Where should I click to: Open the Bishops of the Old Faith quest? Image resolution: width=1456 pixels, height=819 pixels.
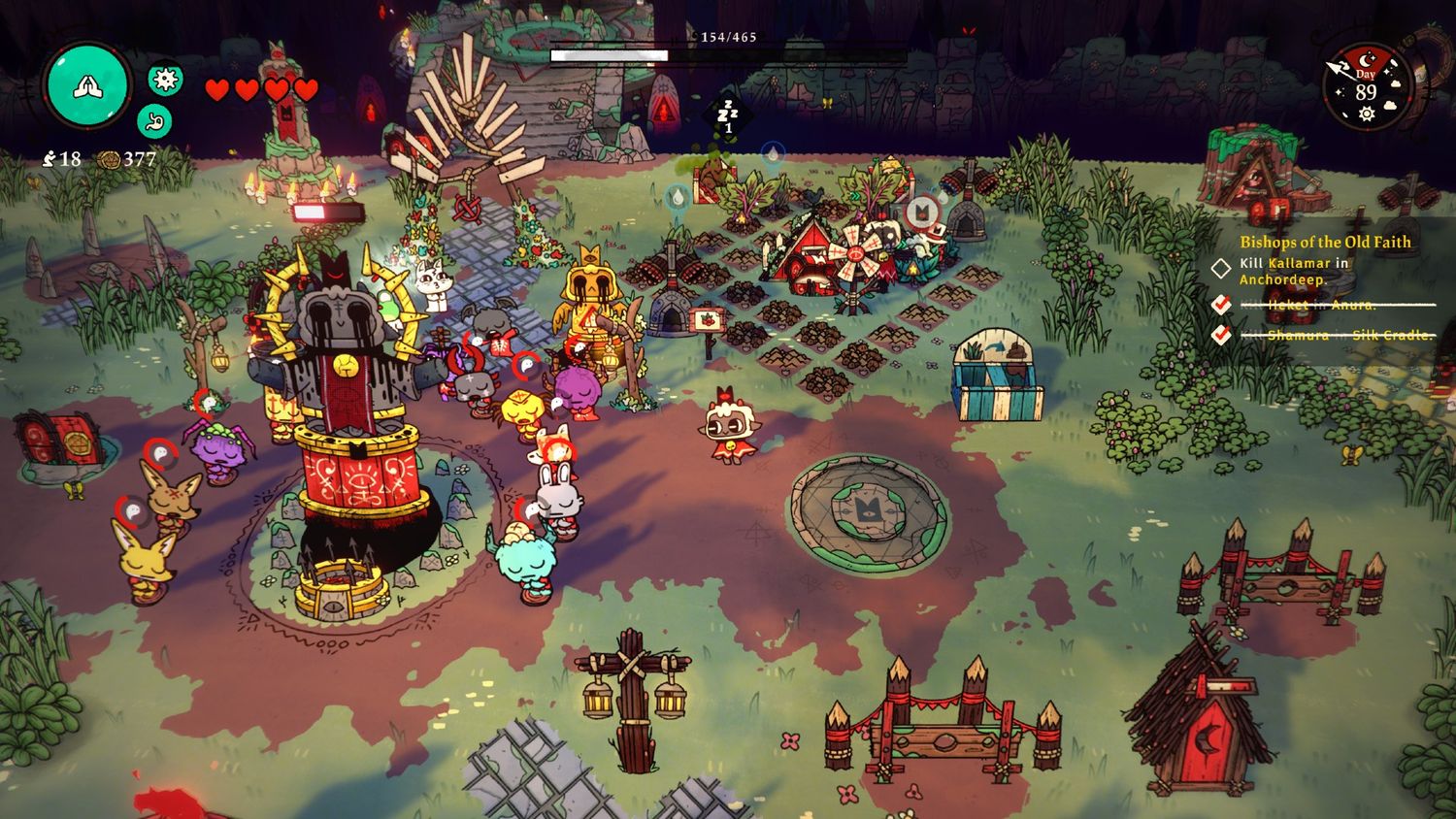(x=1325, y=242)
